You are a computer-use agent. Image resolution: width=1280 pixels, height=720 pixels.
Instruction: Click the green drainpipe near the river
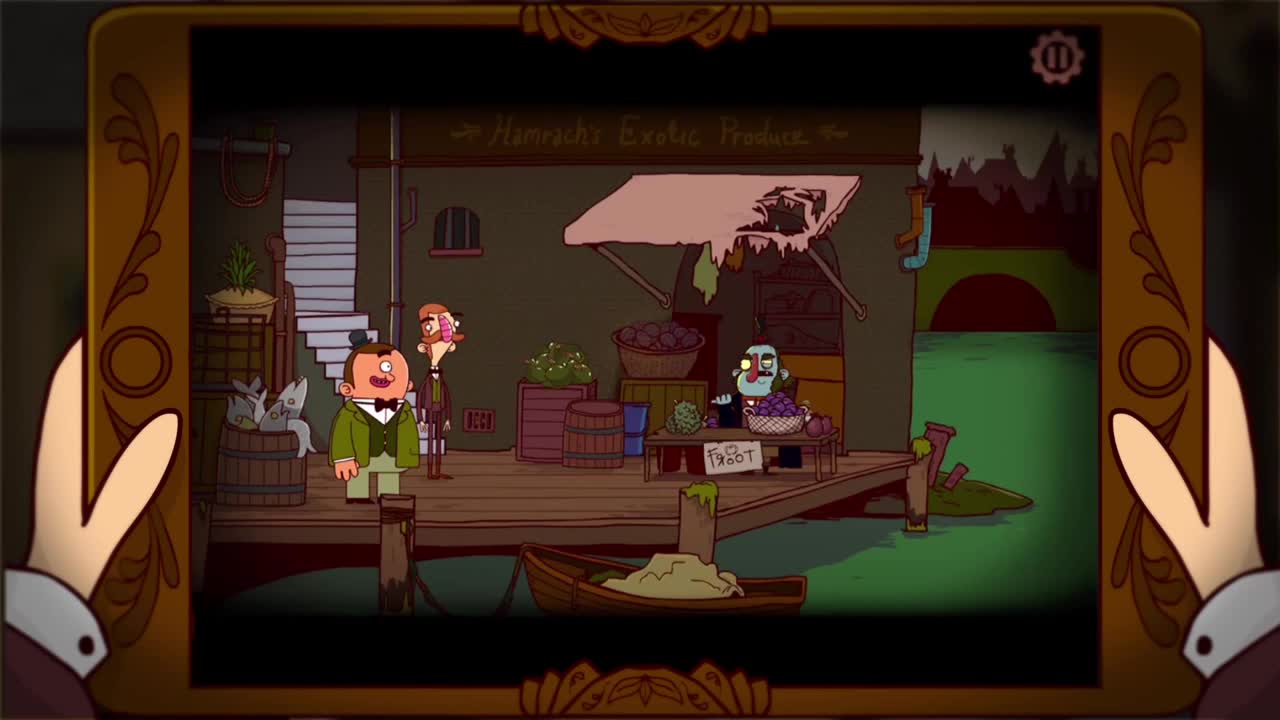[915, 225]
